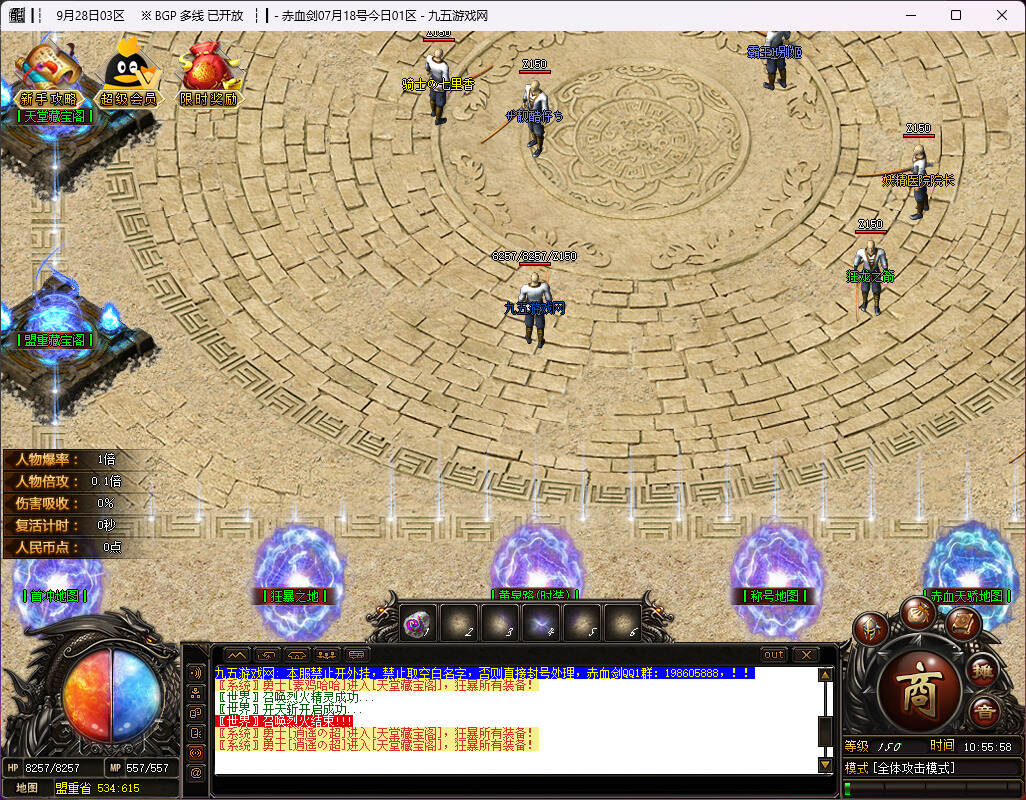Open the 新手攻略 beginner guide scroll
The image size is (1026, 800).
[x=48, y=70]
